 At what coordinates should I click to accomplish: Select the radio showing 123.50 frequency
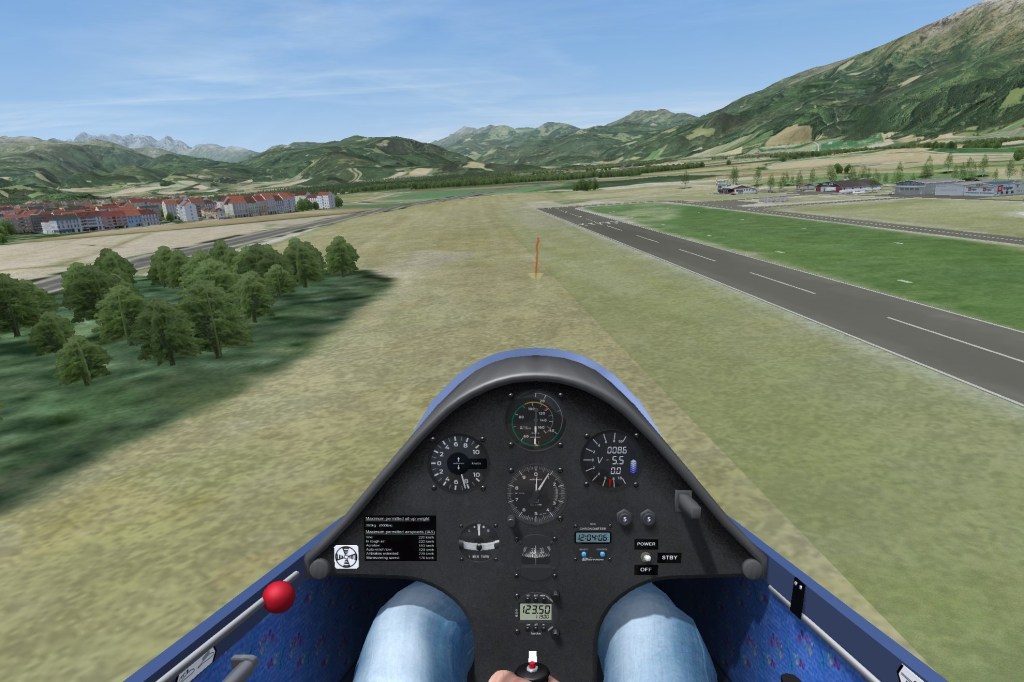[x=535, y=610]
